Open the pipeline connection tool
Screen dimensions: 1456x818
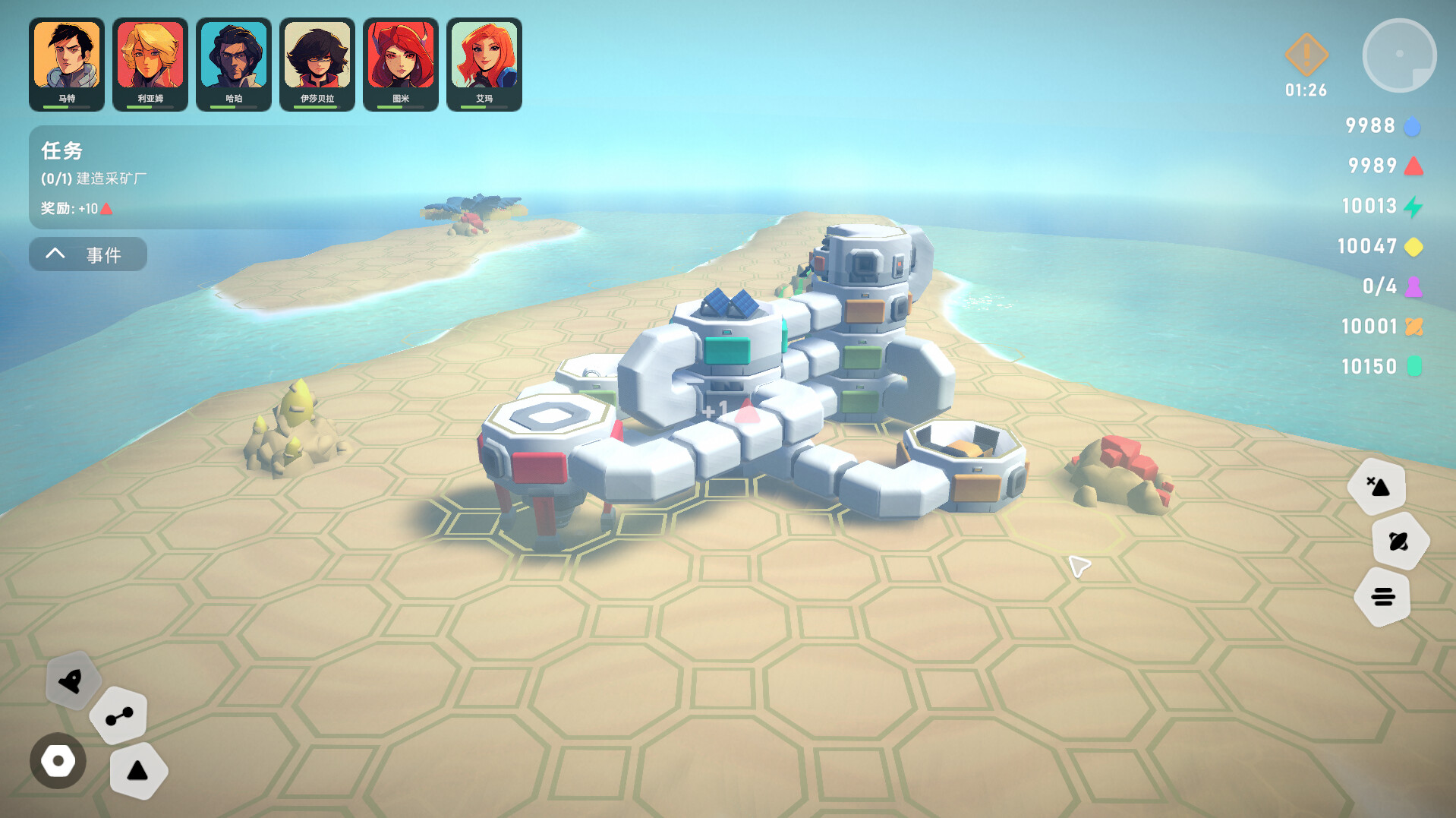(118, 715)
